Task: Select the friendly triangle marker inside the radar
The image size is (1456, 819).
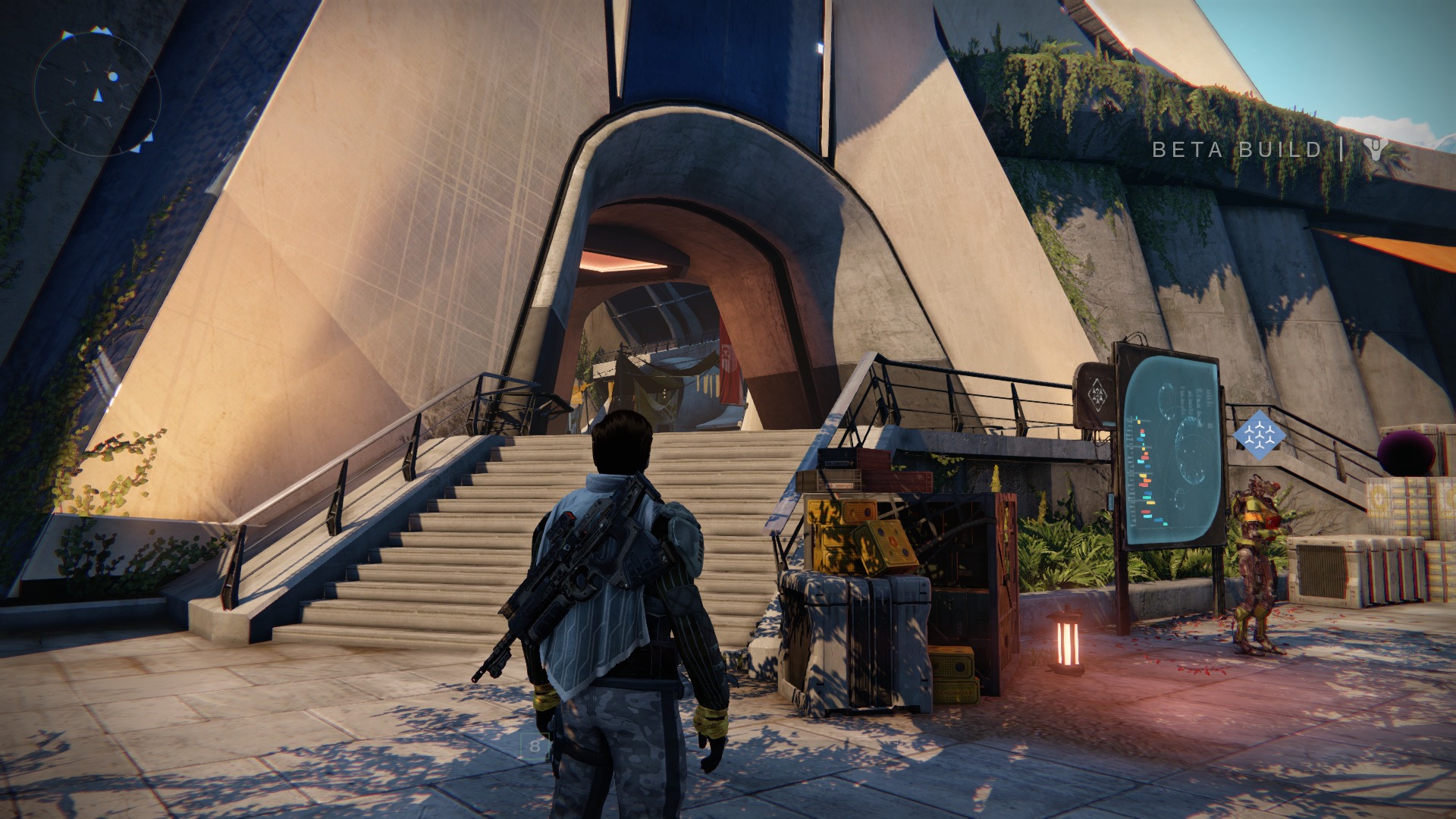Action: [x=98, y=96]
